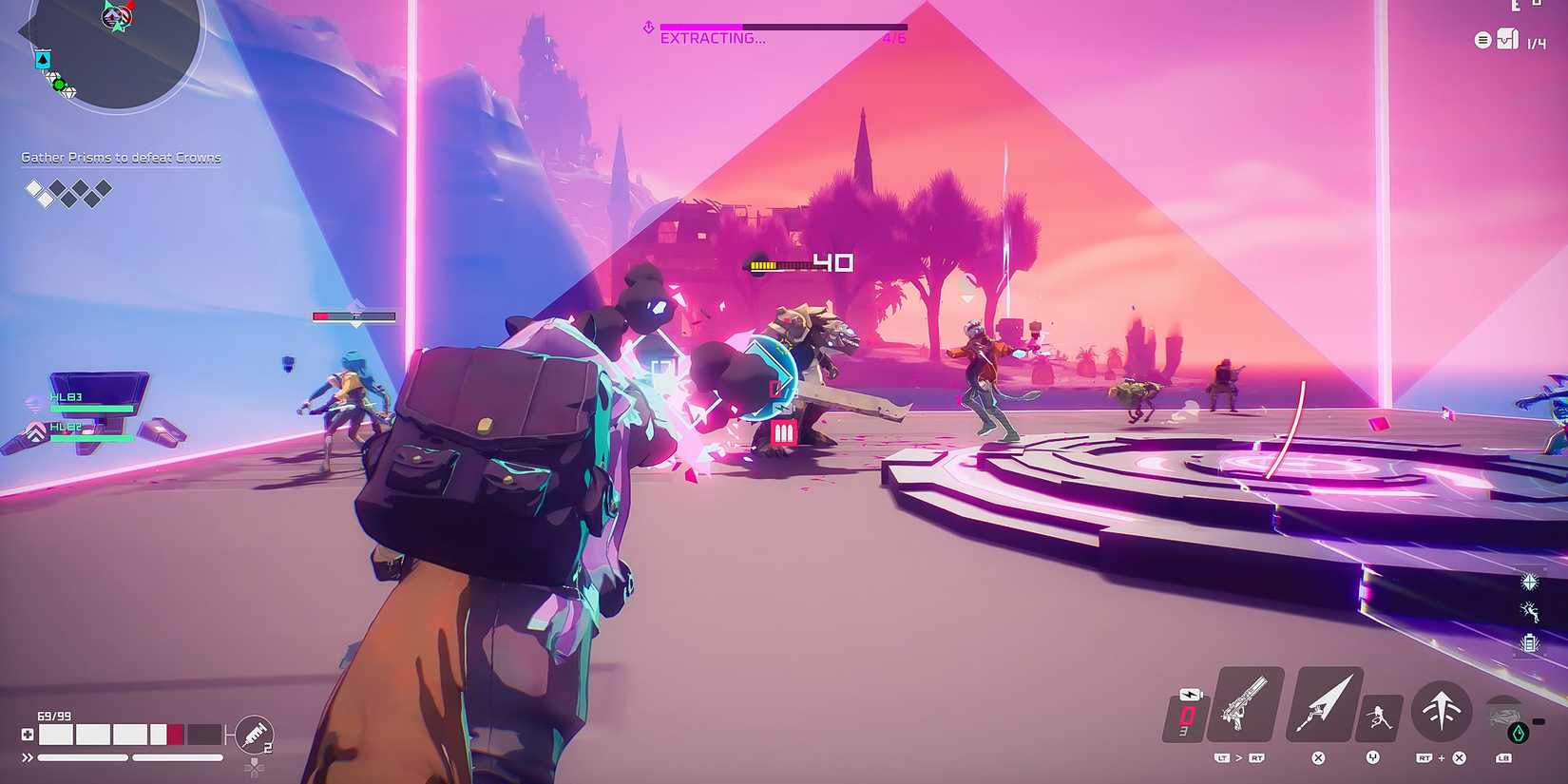This screenshot has width=1568, height=784.
Task: Click the dash ability icon near the Y button
Action: [1380, 716]
